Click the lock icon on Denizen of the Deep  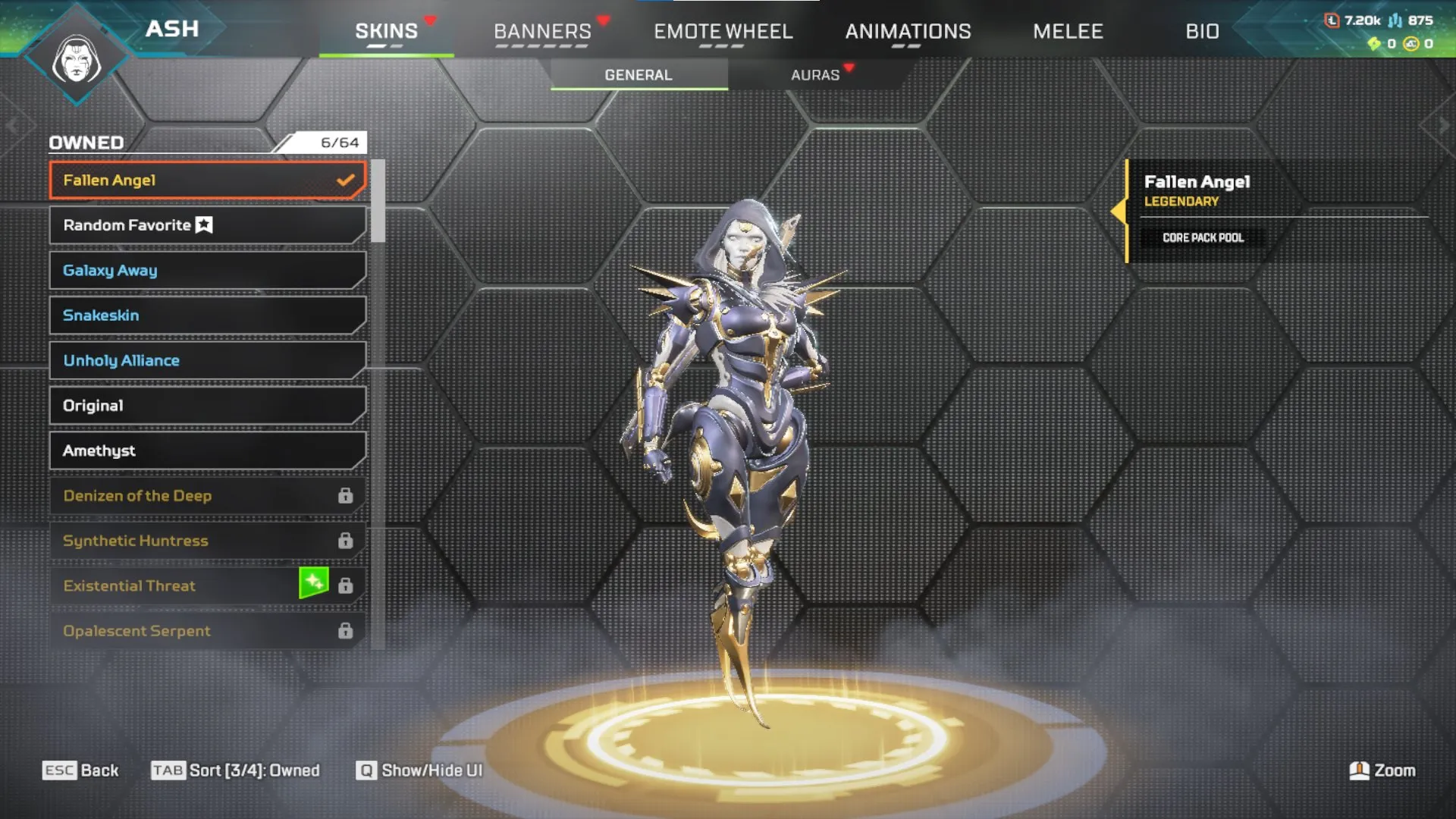(347, 496)
